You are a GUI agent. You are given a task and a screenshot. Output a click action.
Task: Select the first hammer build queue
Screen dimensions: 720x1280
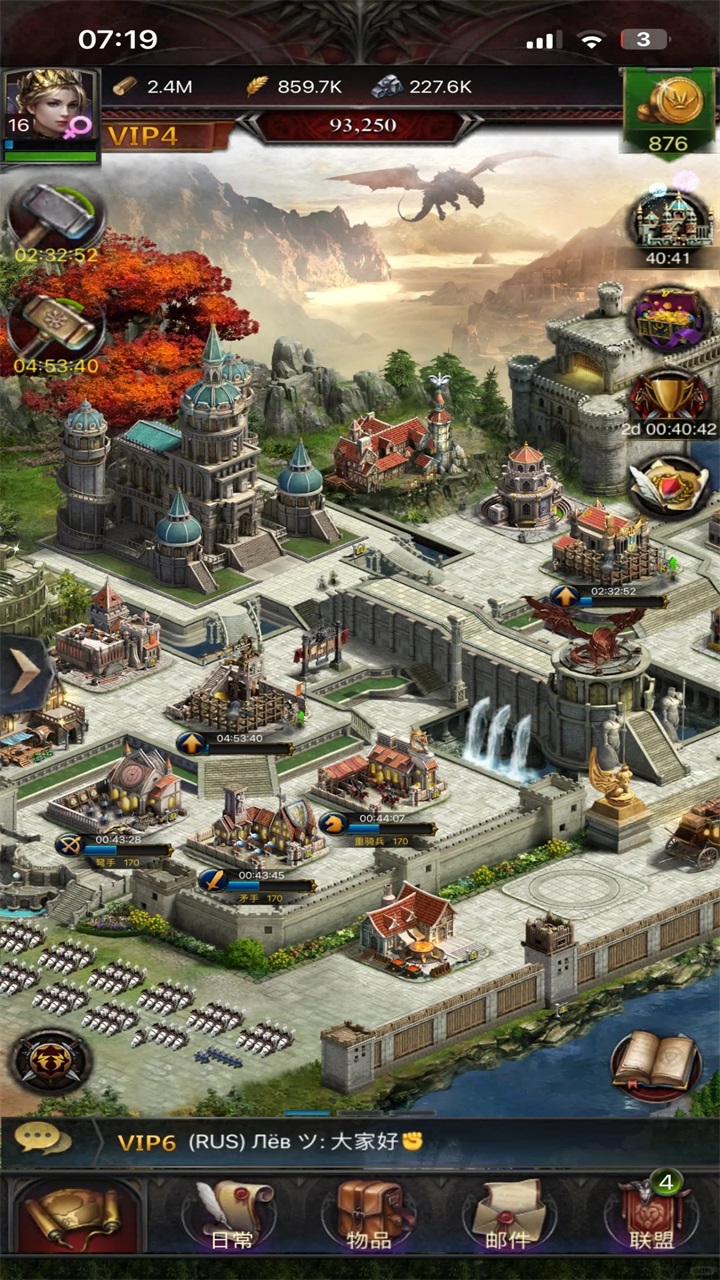[55, 215]
